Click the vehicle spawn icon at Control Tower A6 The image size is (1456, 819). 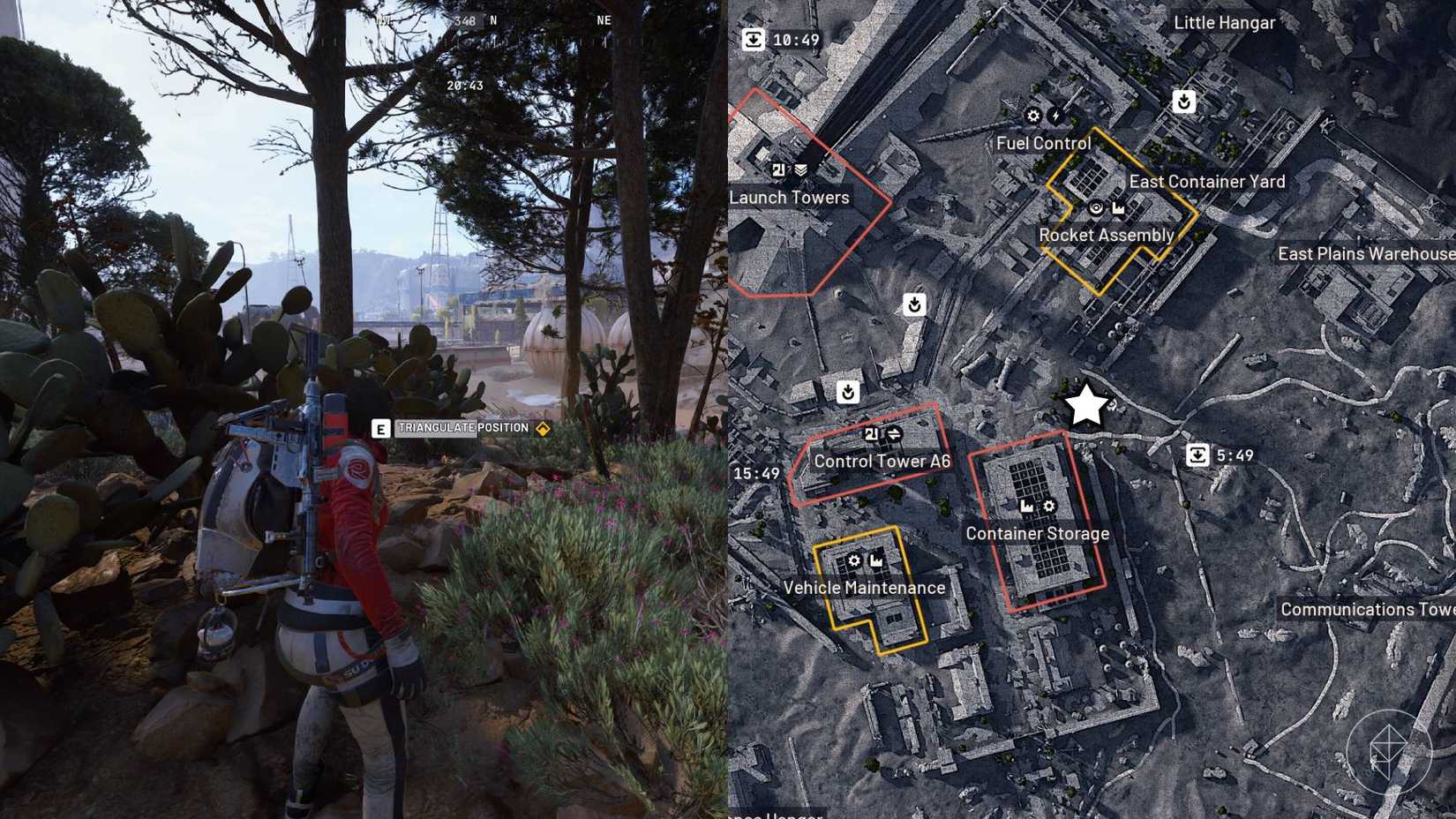pyautogui.click(x=872, y=433)
